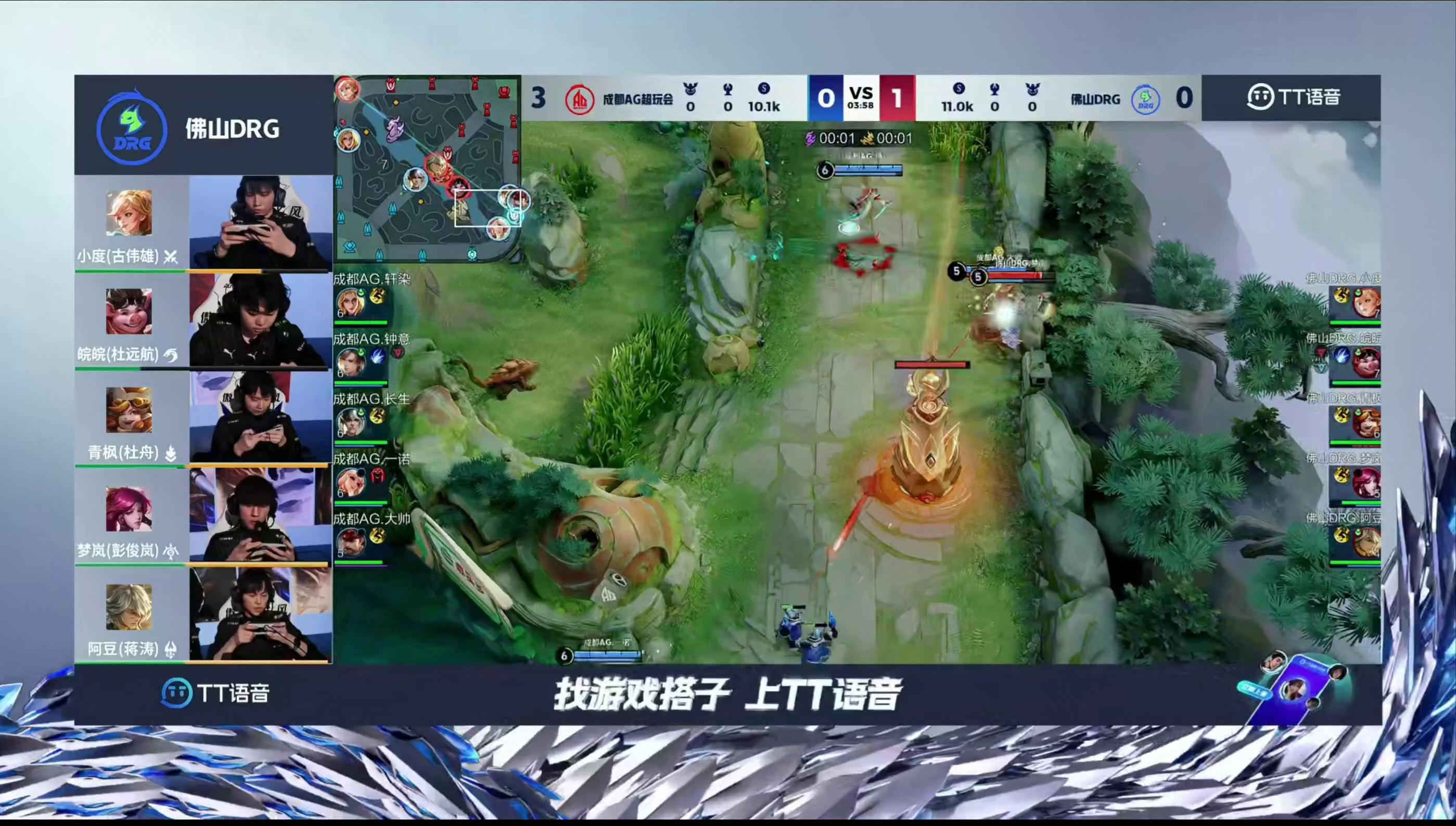The image size is (1456, 826).
Task: Select the red 成都AG超玩会 scoreboard logo
Action: coord(579,99)
